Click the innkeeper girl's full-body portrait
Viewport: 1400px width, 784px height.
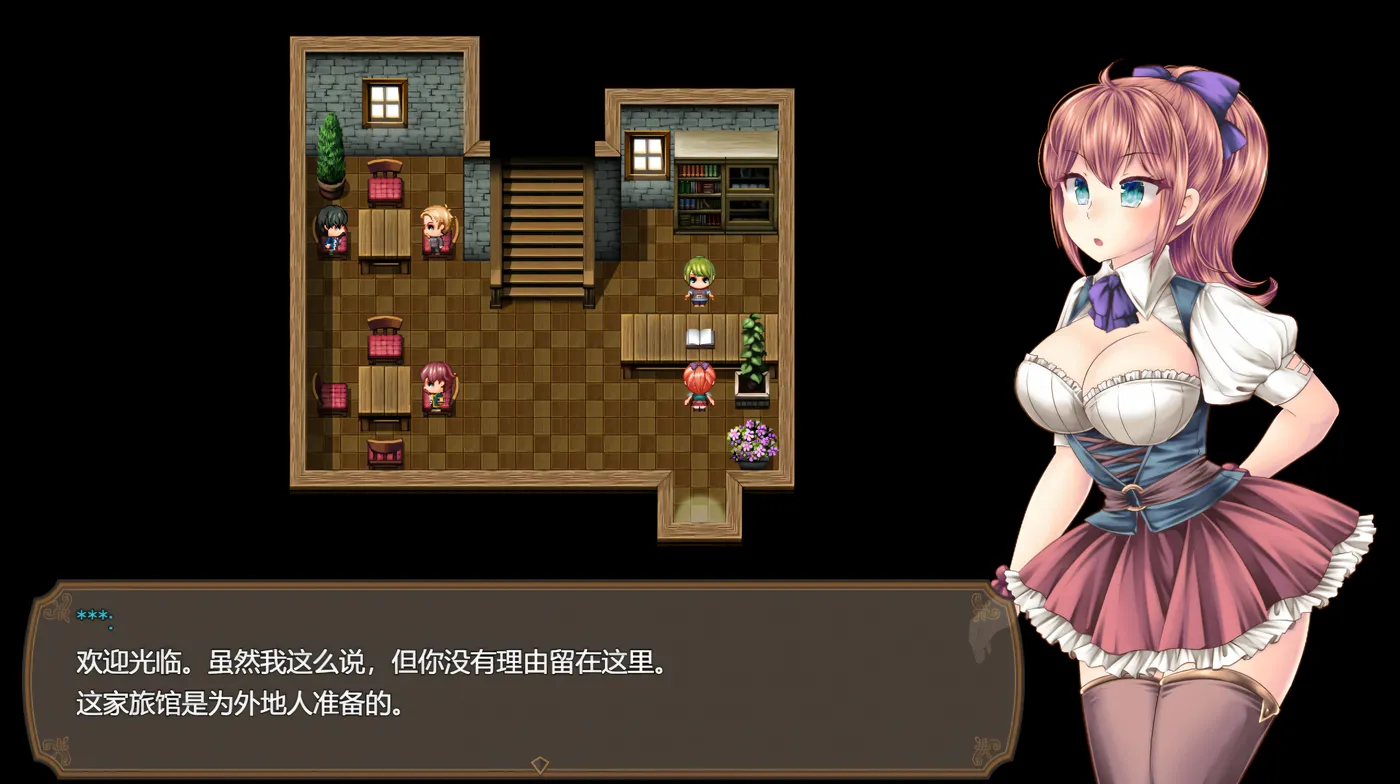(x=1150, y=400)
